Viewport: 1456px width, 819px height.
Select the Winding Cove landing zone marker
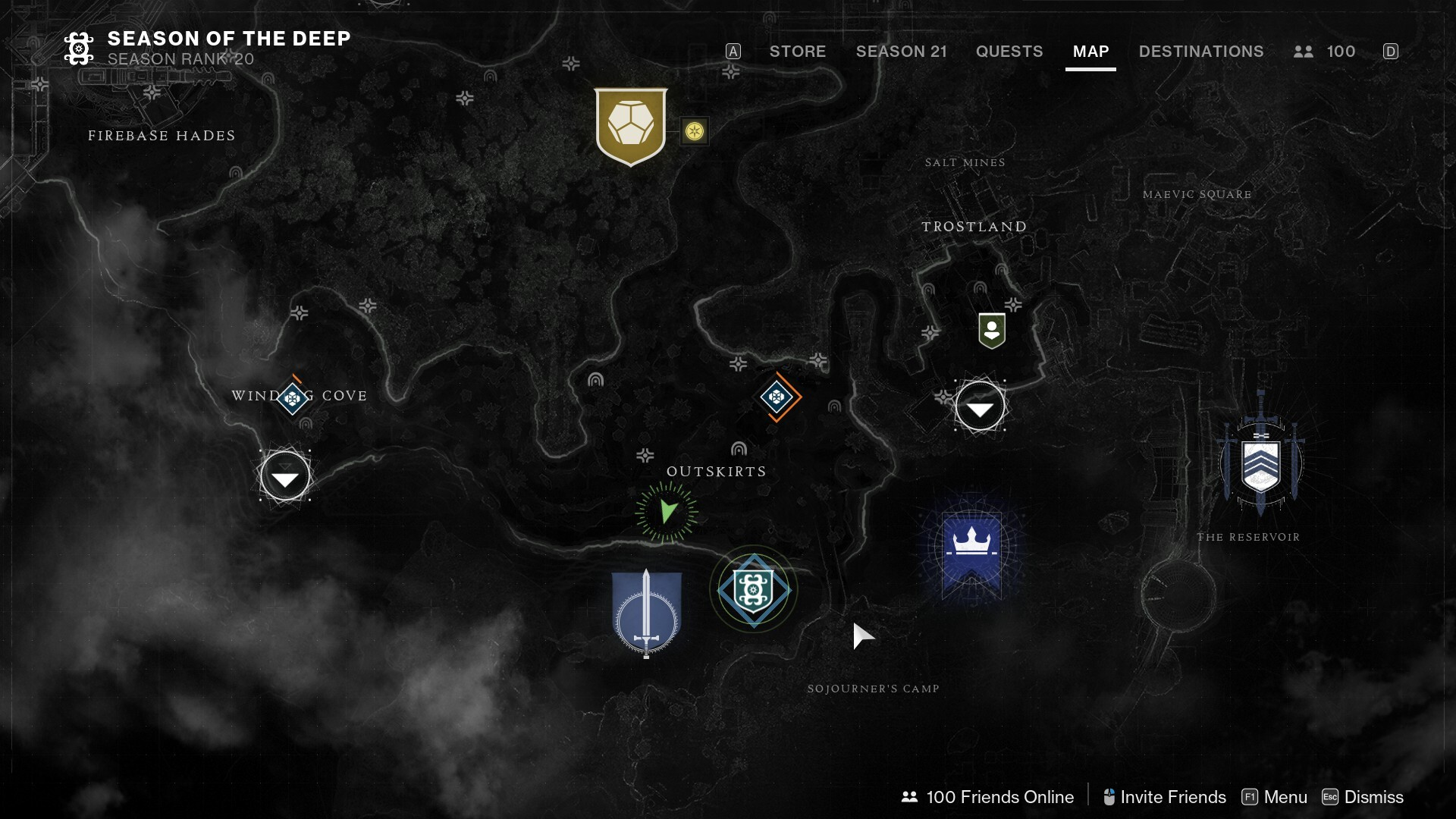285,476
